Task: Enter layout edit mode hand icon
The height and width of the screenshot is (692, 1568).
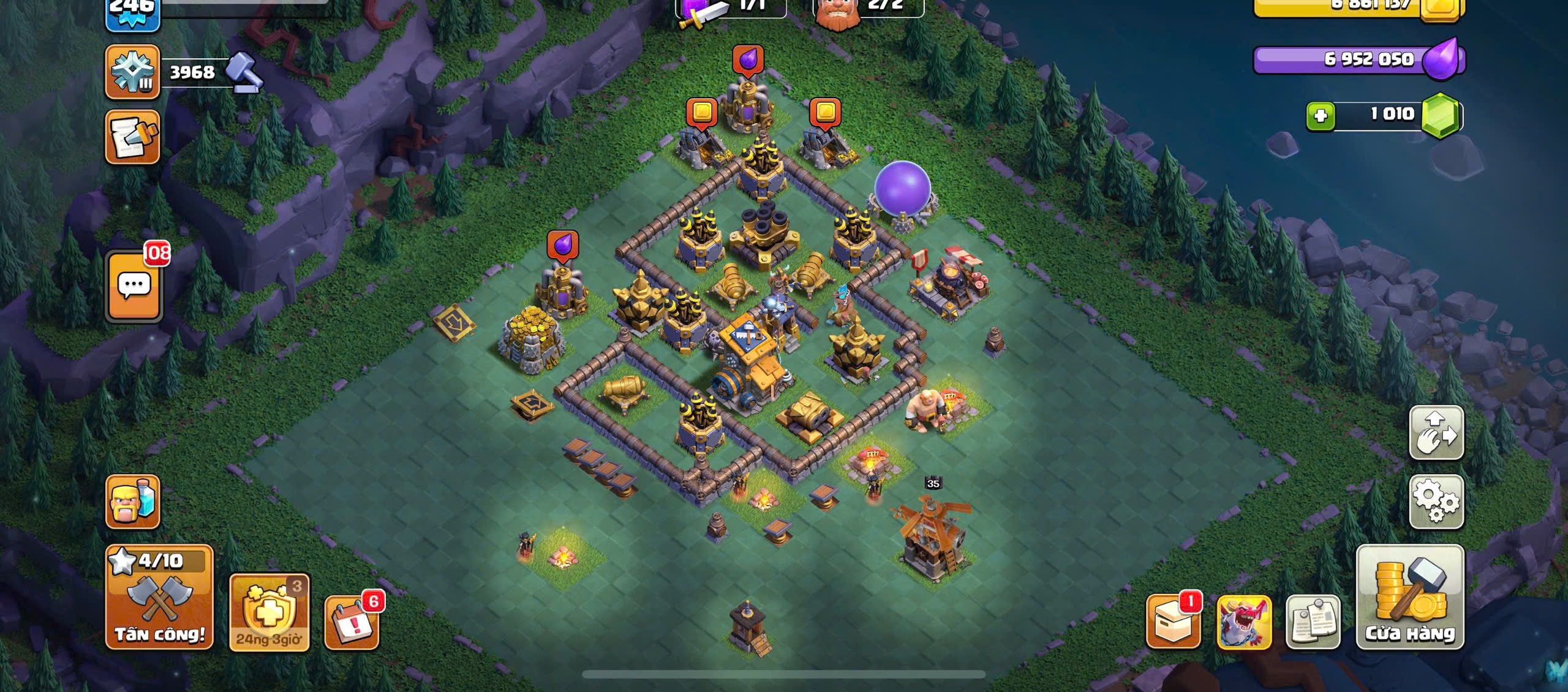Action: click(x=1436, y=432)
